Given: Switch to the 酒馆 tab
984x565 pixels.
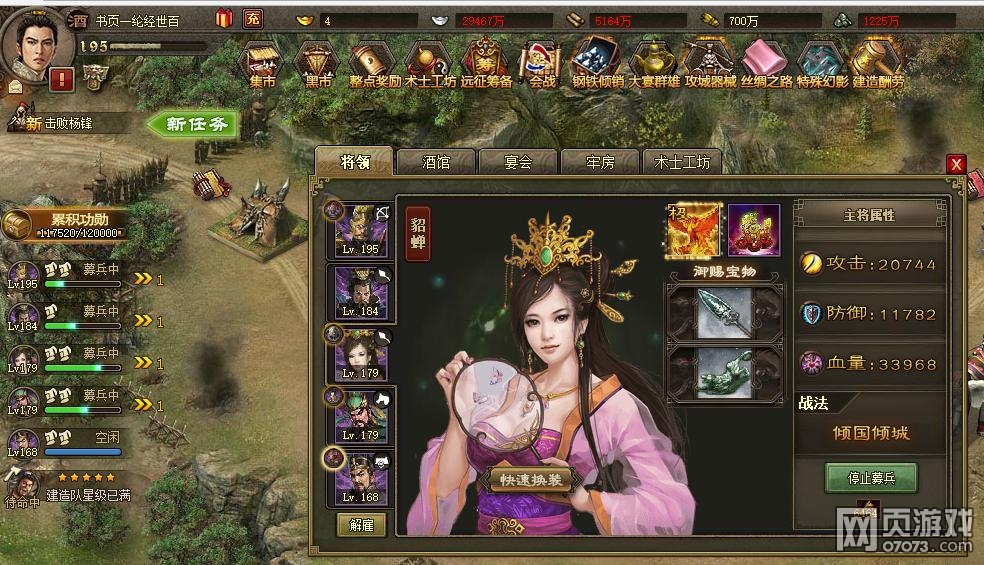Looking at the screenshot, I should [437, 161].
